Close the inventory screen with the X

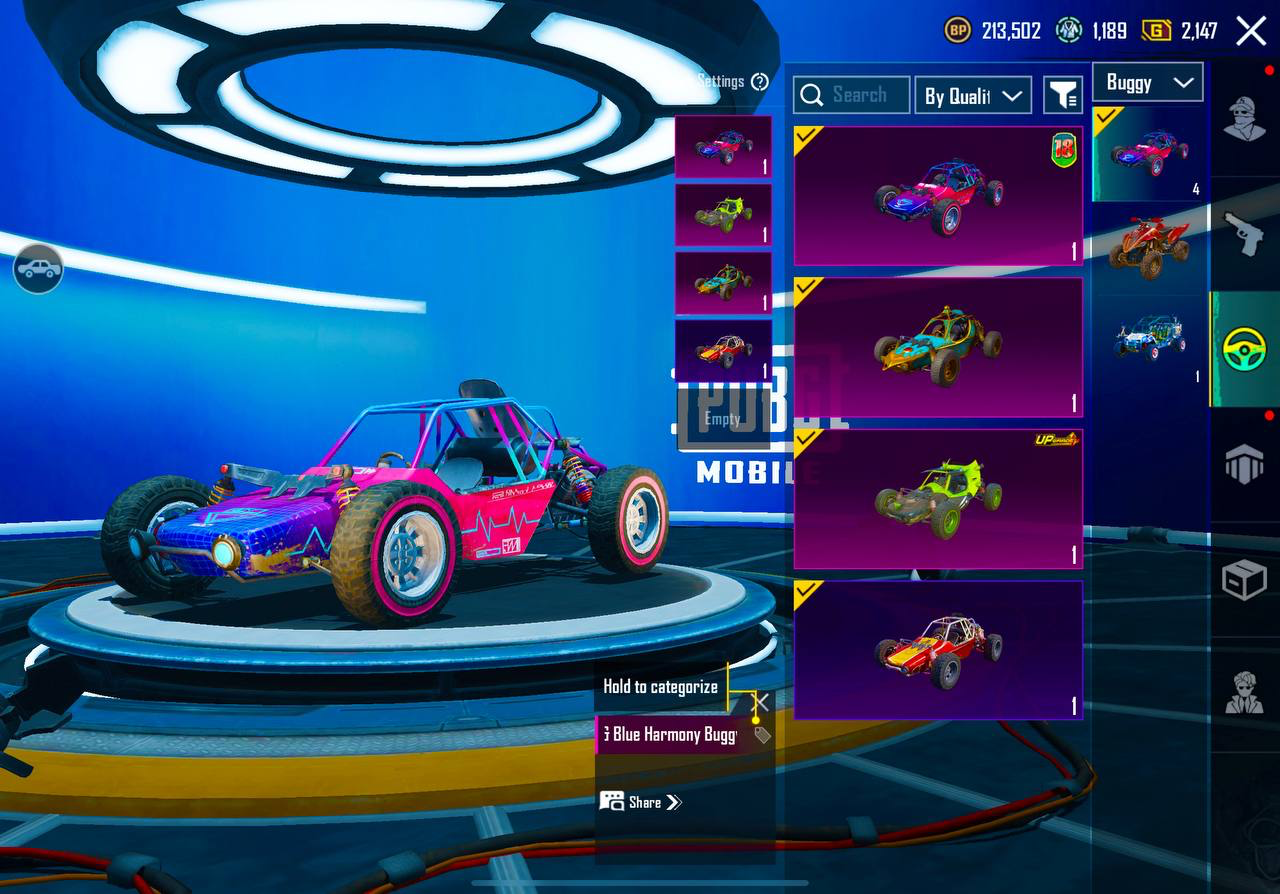(1251, 31)
